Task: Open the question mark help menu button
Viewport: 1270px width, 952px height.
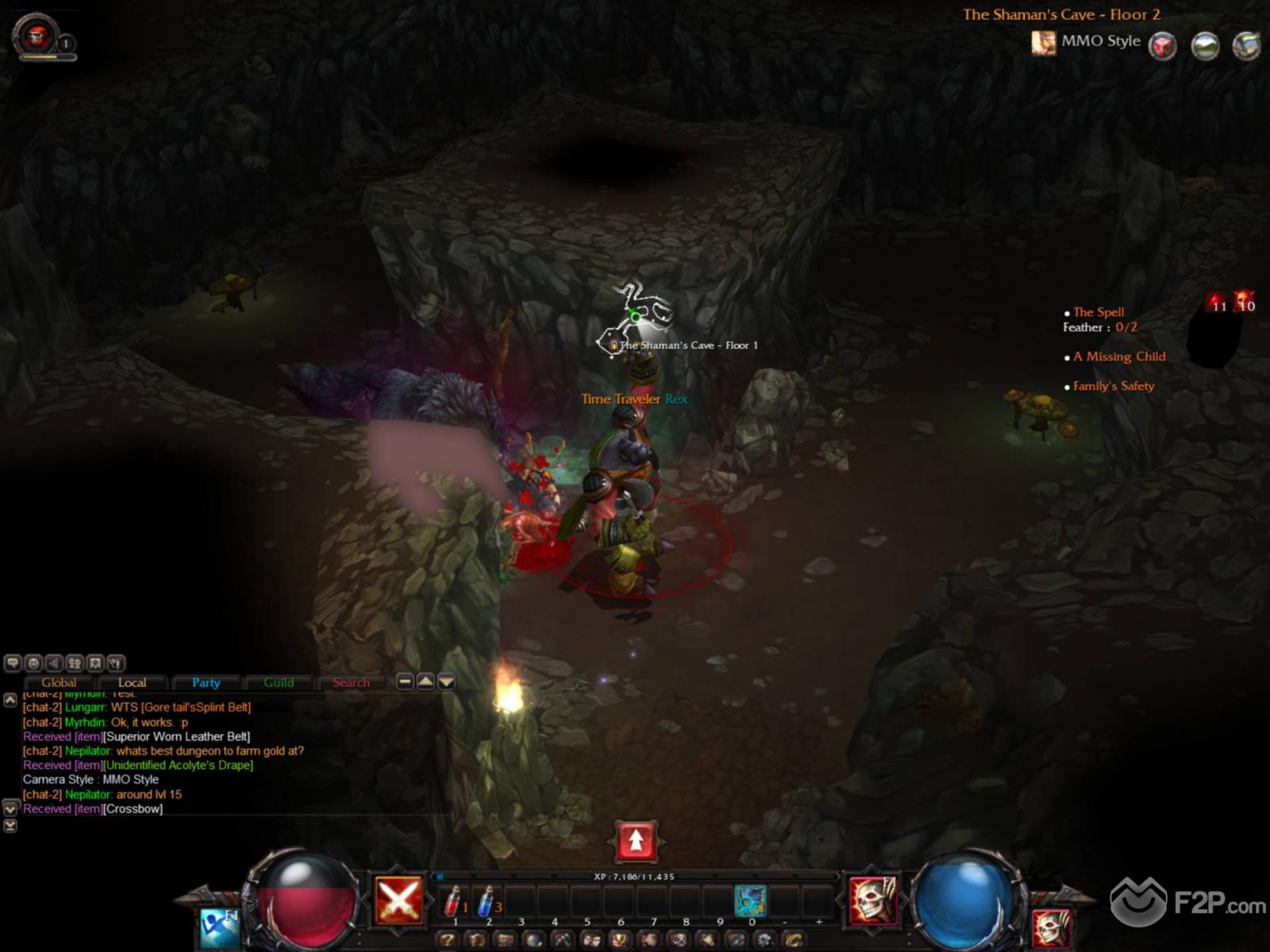Action: (x=448, y=940)
